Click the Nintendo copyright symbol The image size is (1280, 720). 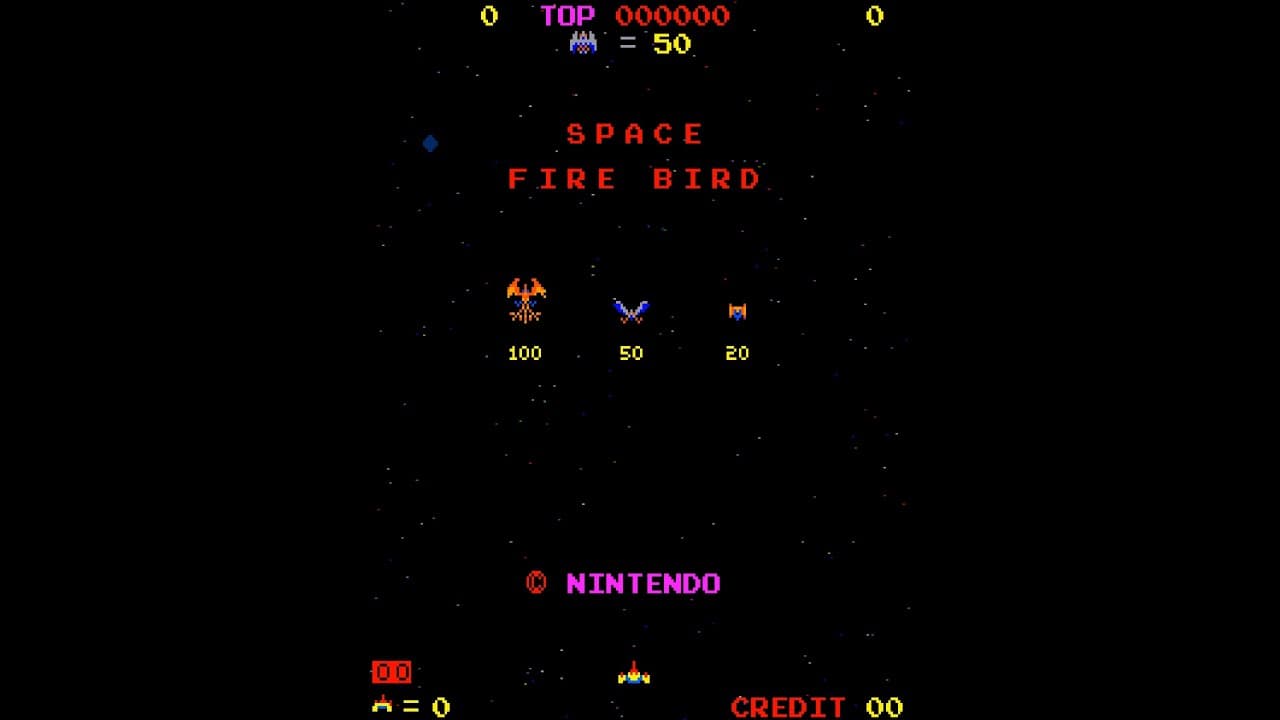pos(538,583)
